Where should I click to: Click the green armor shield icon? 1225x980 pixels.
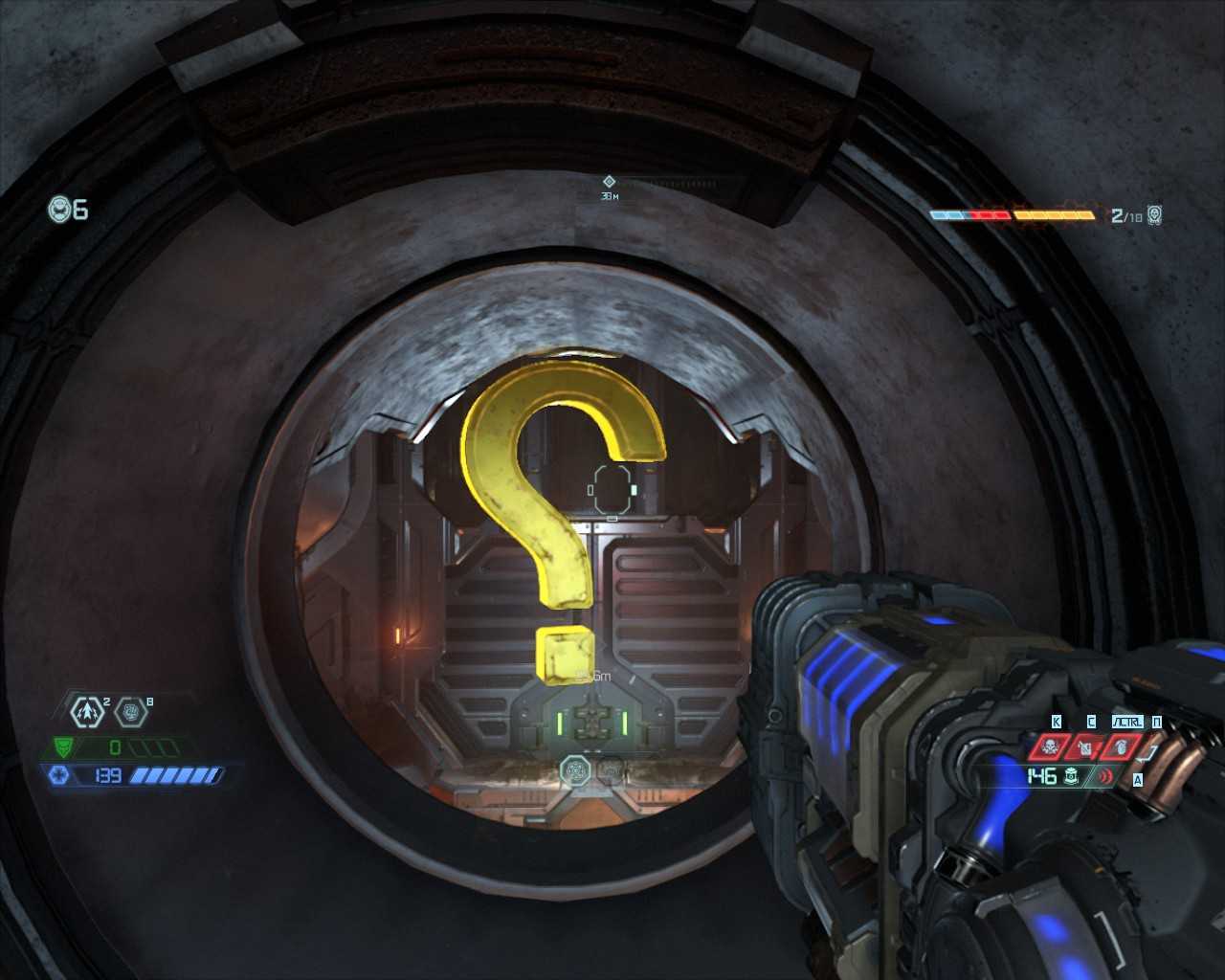[x=64, y=746]
